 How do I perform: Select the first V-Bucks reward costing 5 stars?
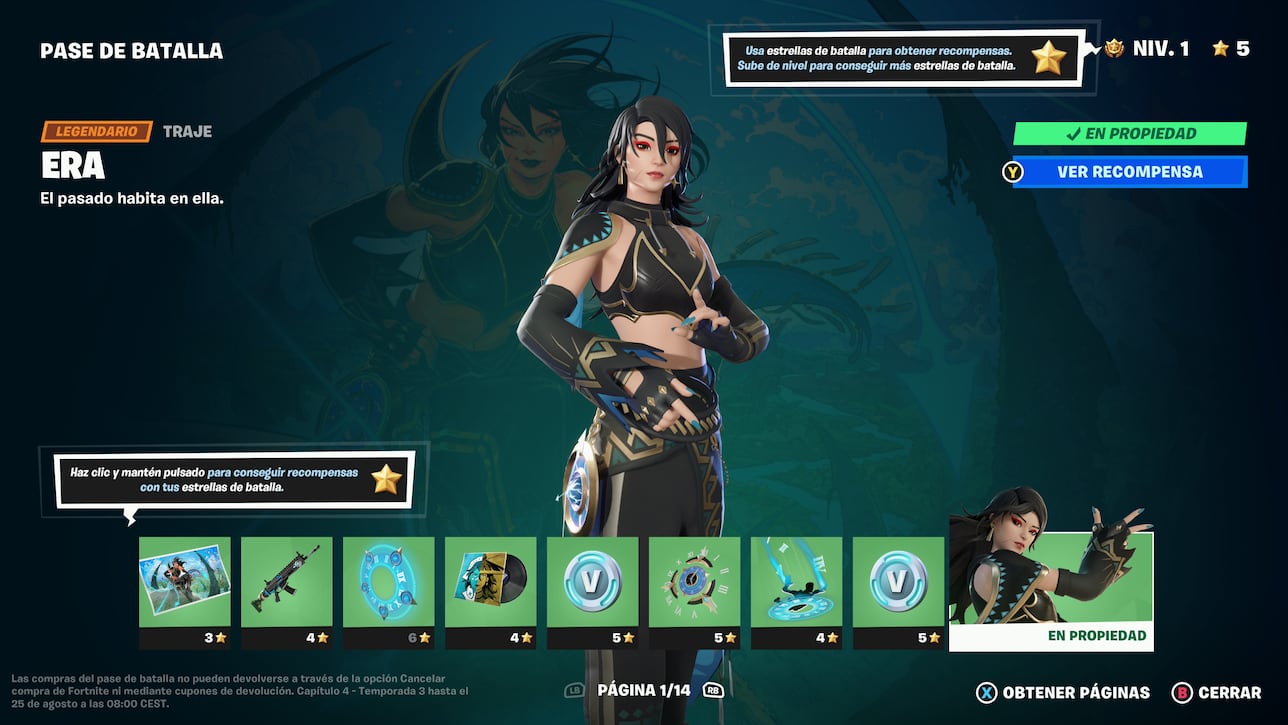[x=592, y=584]
